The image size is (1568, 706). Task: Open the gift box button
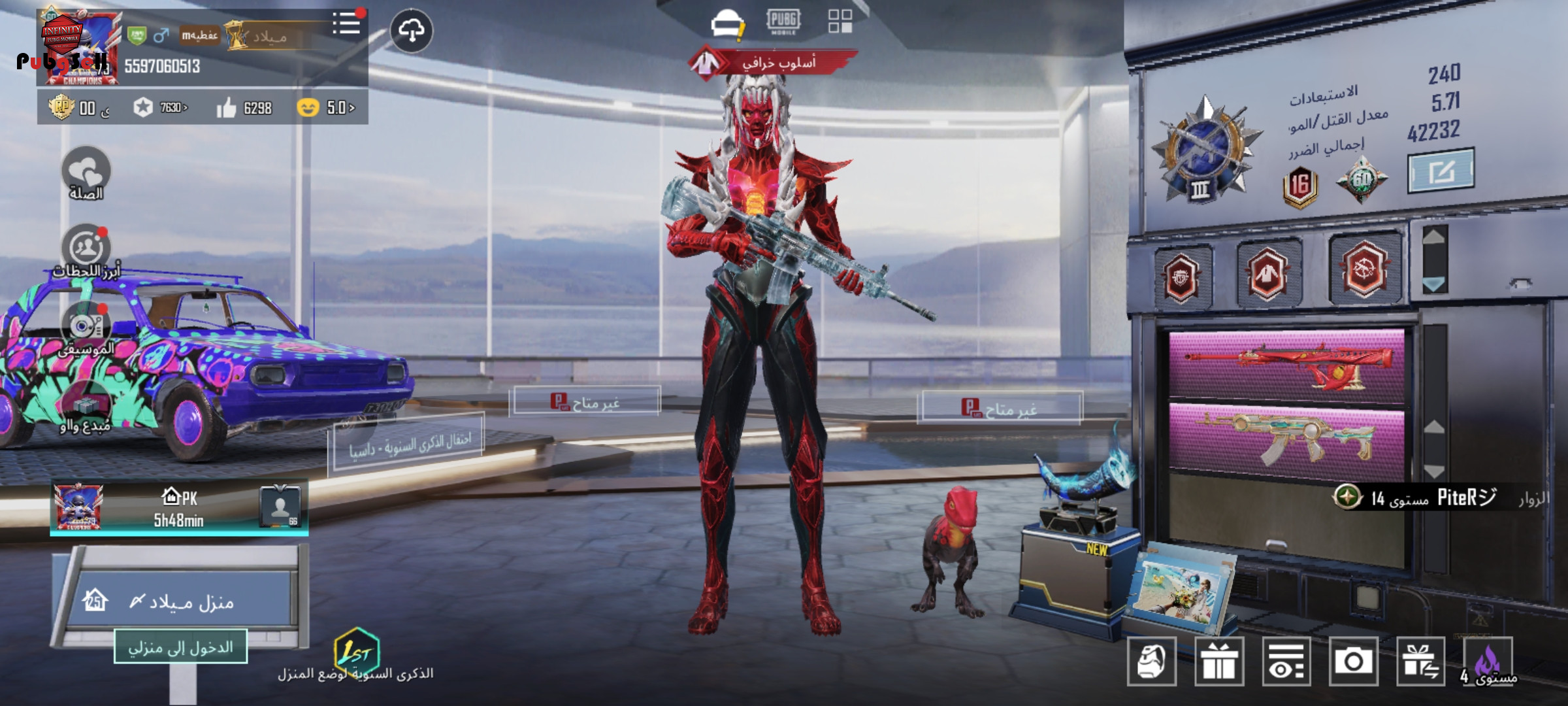click(x=1219, y=662)
